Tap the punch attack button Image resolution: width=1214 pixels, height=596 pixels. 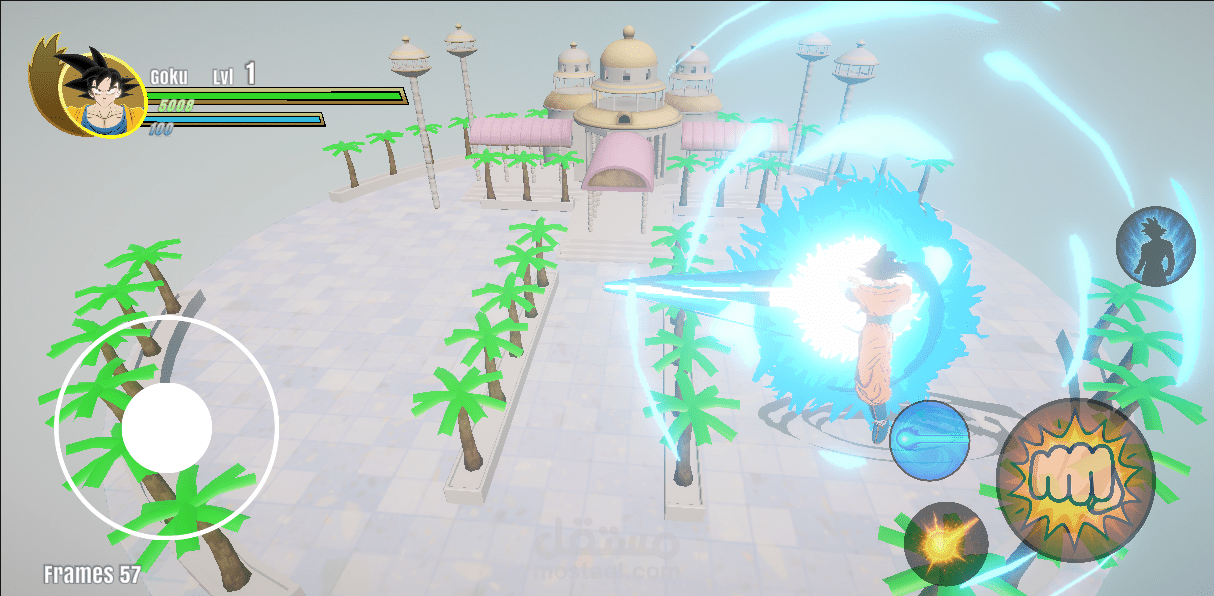(1075, 478)
